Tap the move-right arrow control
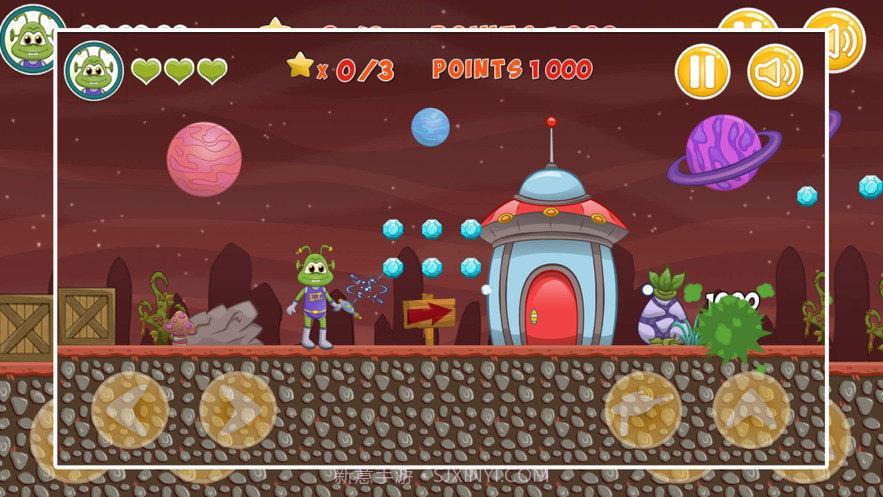The height and width of the screenshot is (497, 883). 238,410
